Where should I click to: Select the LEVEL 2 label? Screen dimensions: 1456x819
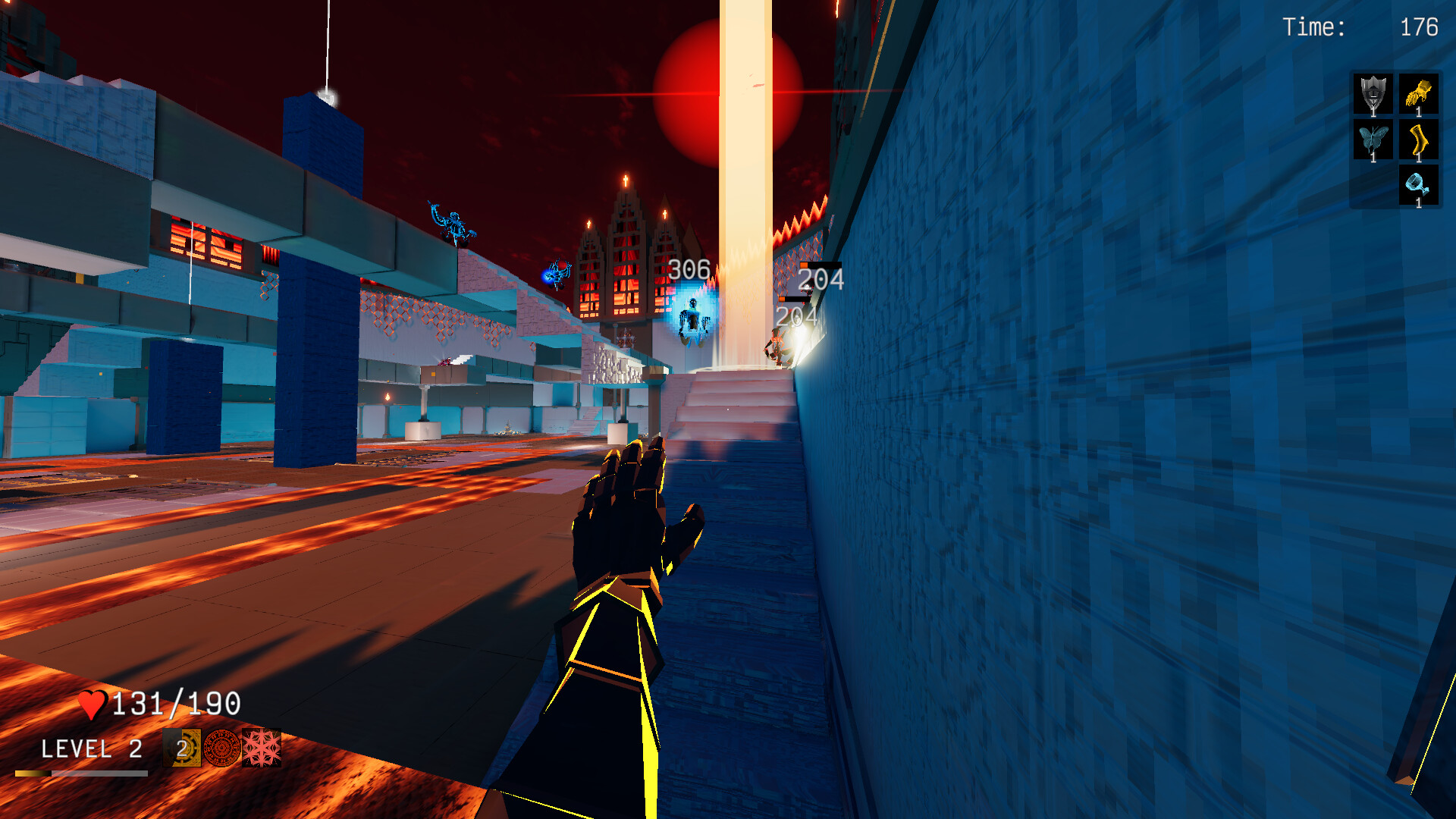click(x=91, y=749)
